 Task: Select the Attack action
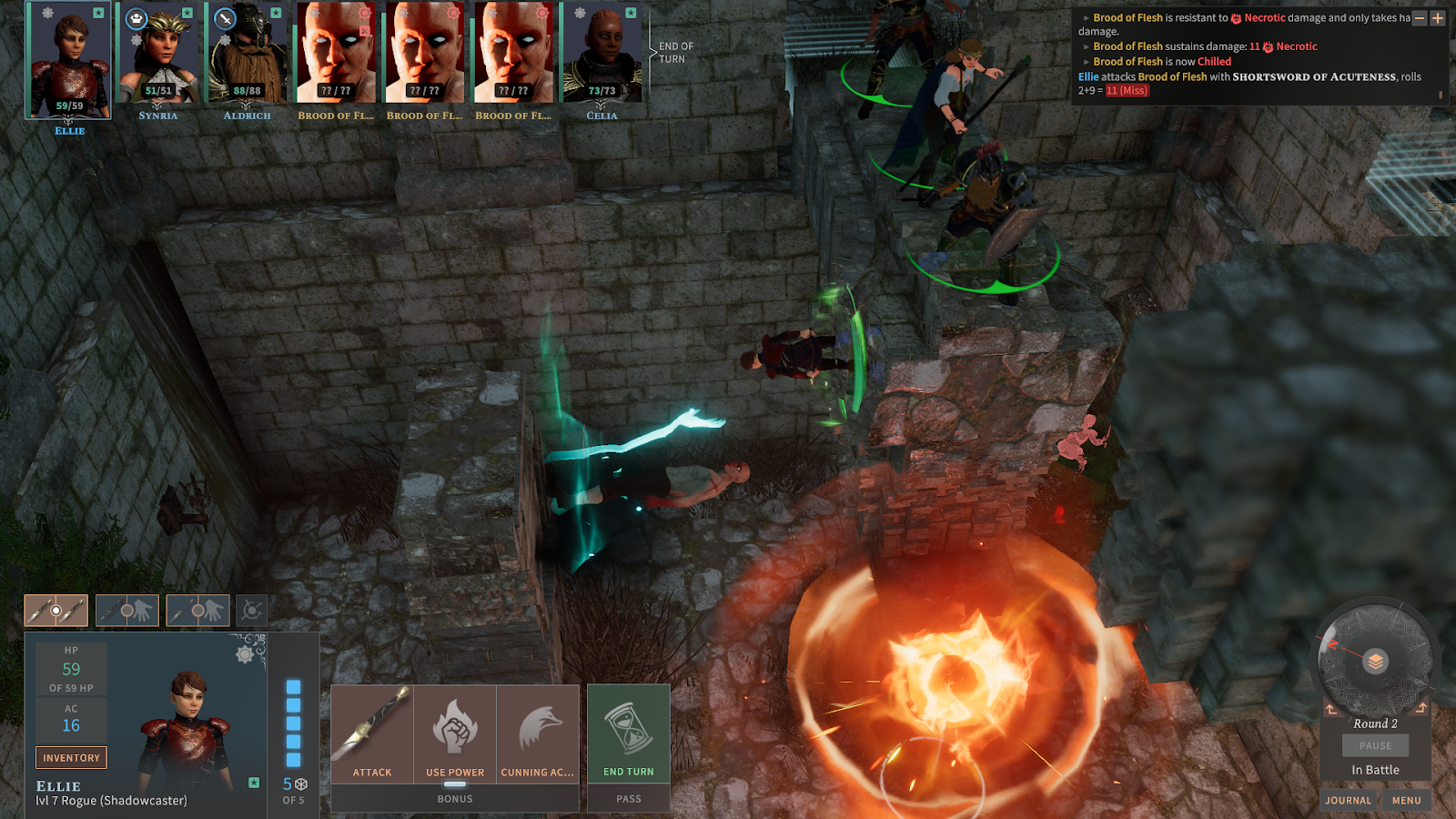372,733
